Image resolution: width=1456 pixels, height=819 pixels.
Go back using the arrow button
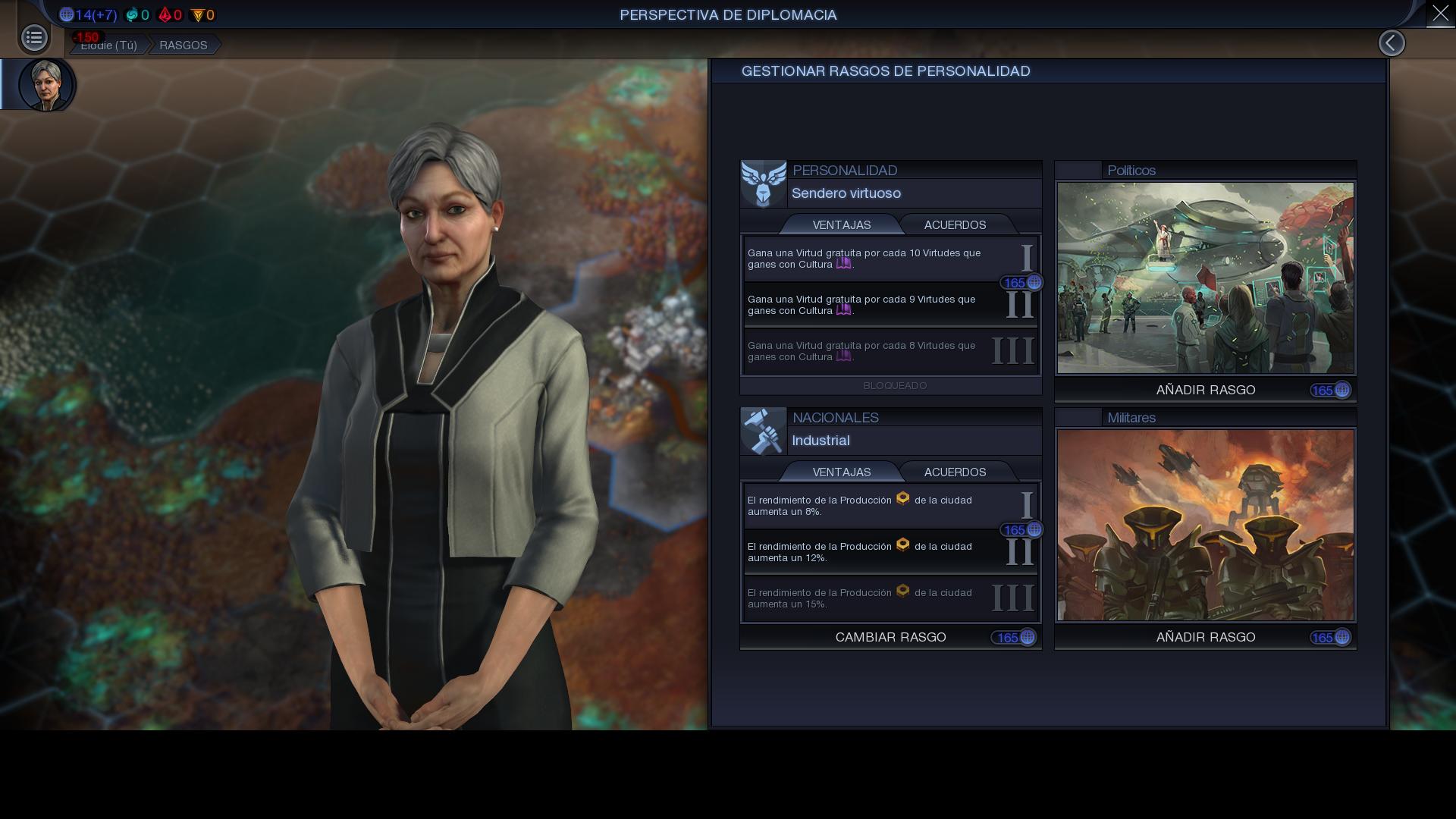click(1392, 43)
